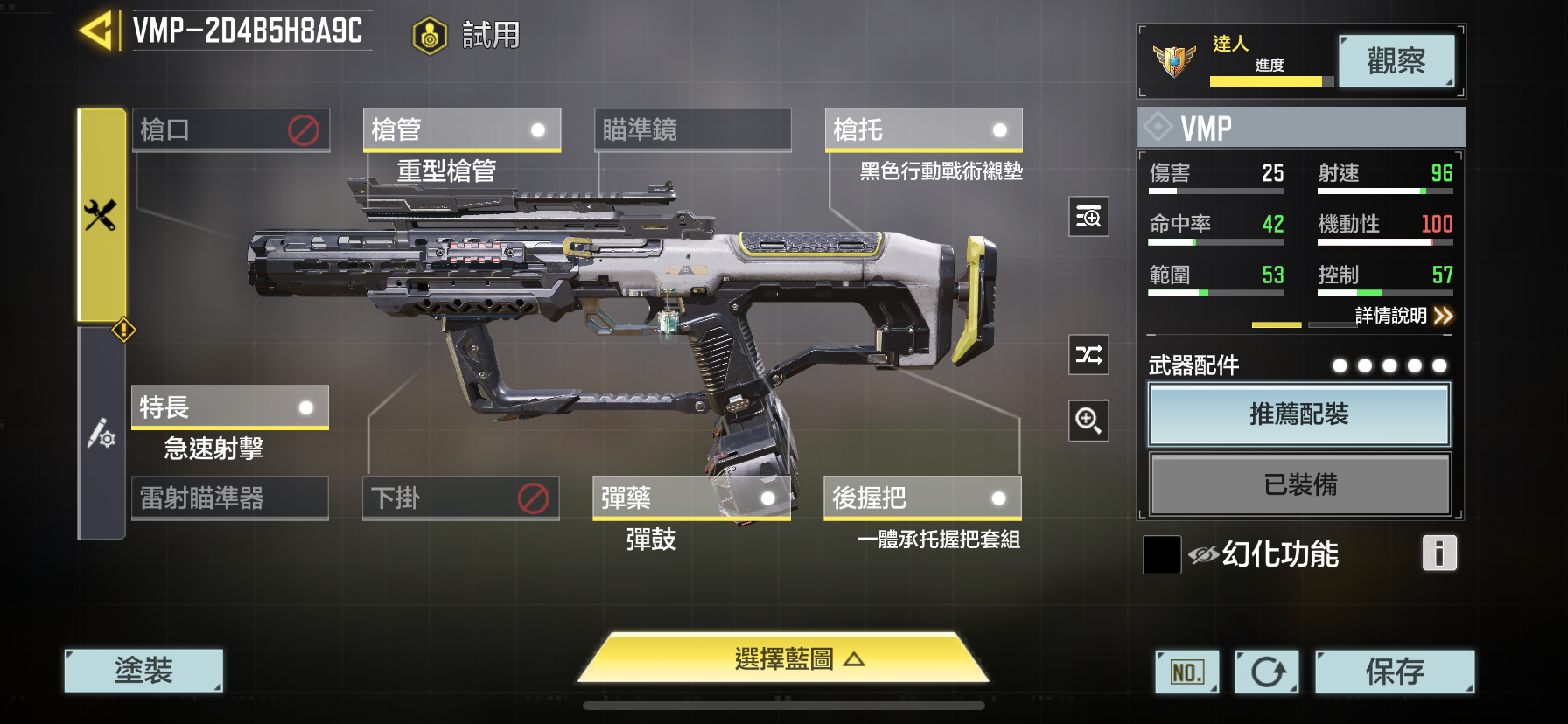Toggle the eye visibility icon beside 幻化功能

[x=1204, y=553]
